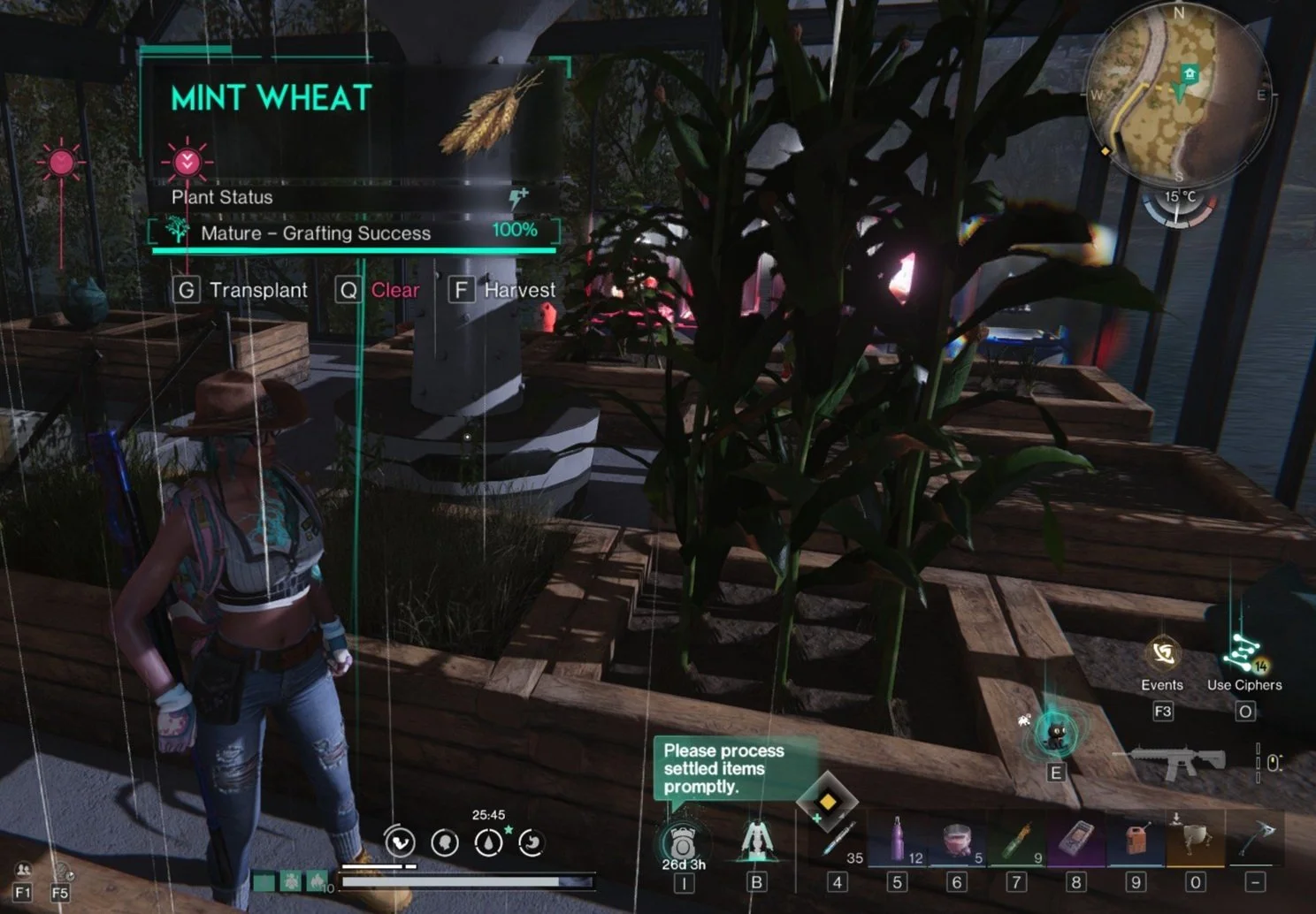
Task: Select the red Clear plant option
Action: [379, 290]
